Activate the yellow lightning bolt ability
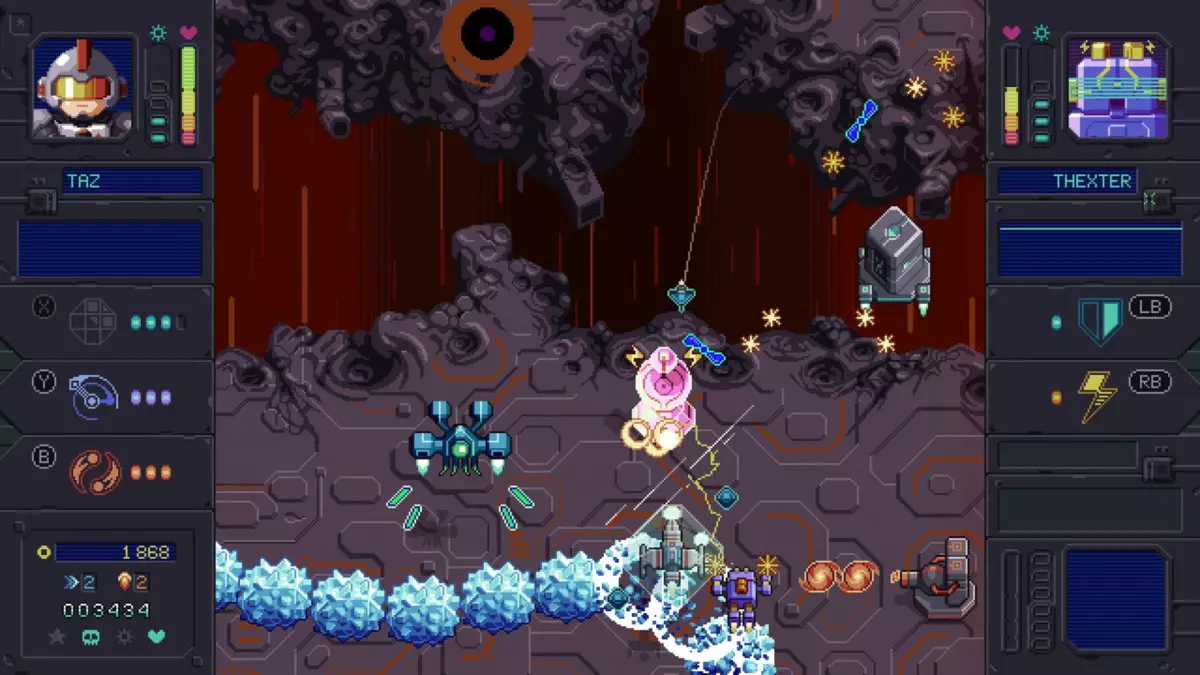Viewport: 1200px width, 675px height. tap(1098, 397)
